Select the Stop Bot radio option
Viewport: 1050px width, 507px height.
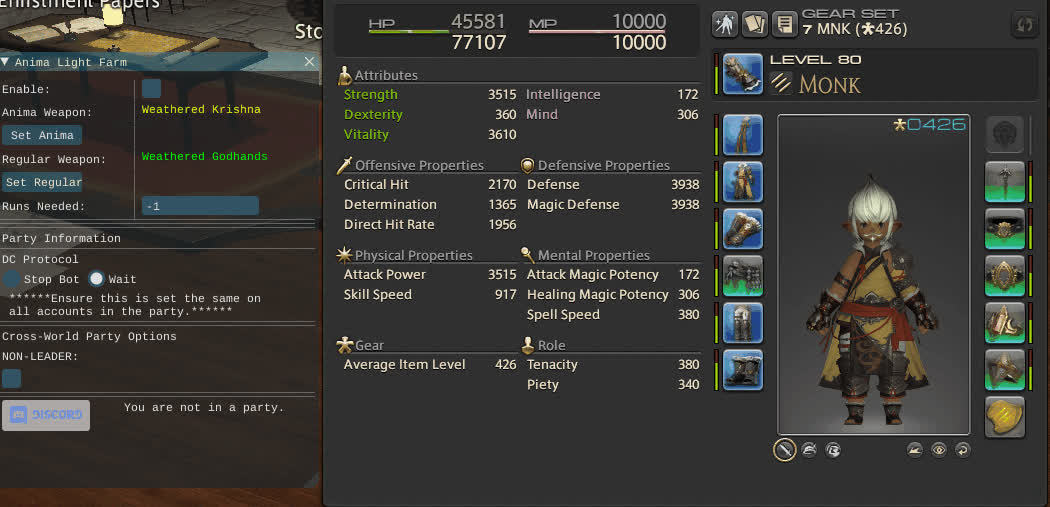coord(11,279)
